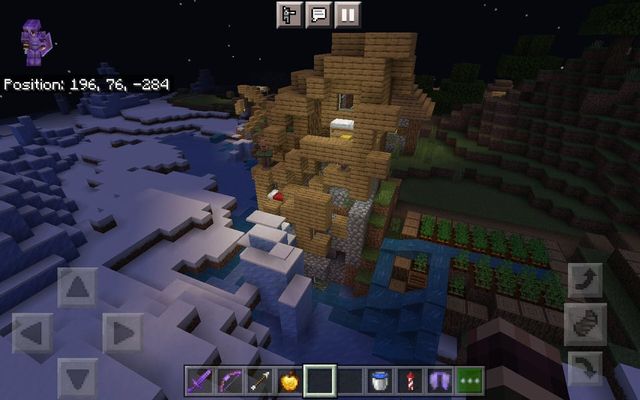
Task: Choose the arrow hotbar slot
Action: [x=260, y=381]
